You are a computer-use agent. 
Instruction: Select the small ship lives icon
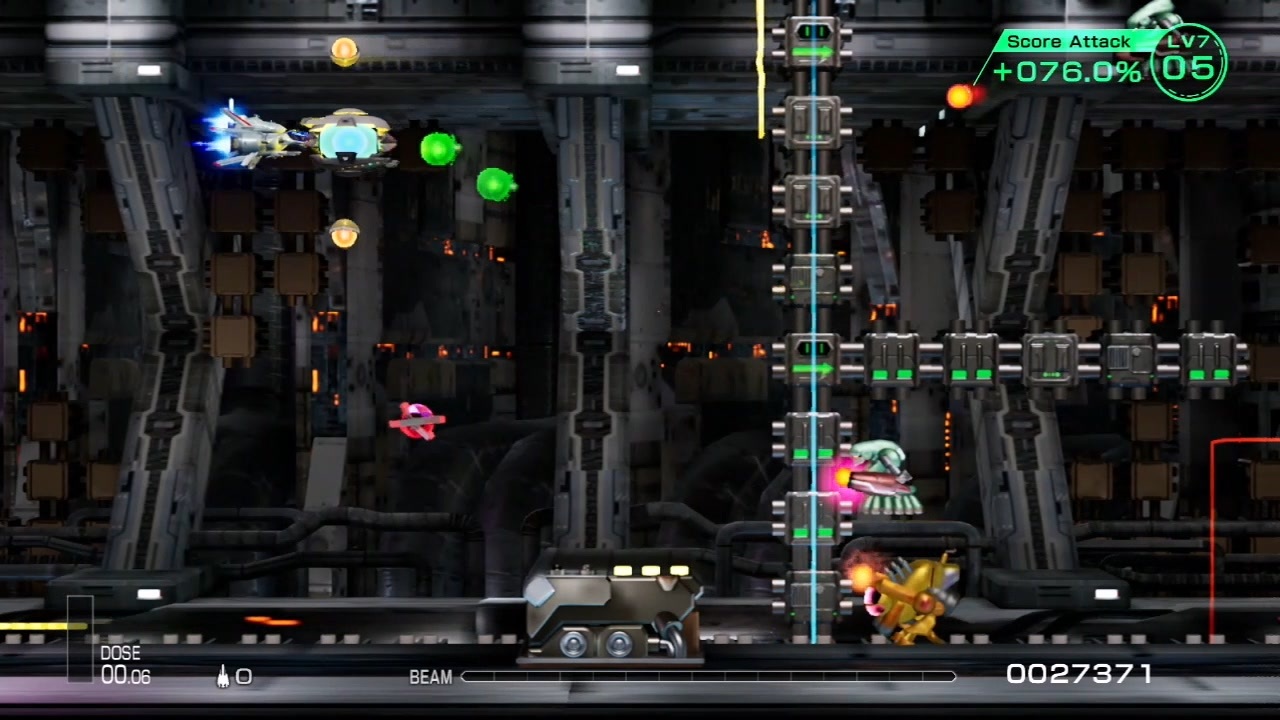coord(222,677)
